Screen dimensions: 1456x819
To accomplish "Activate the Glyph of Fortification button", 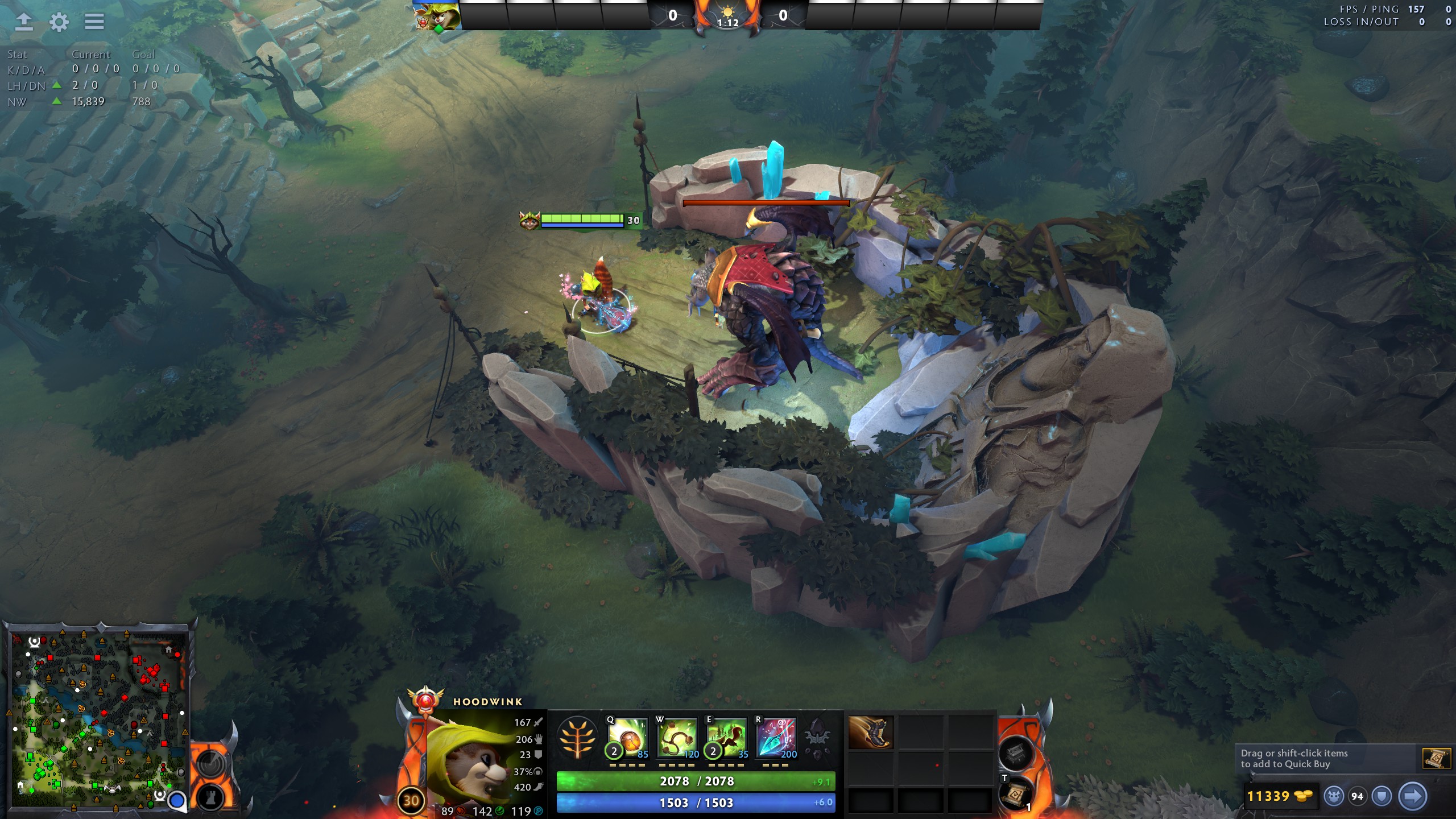I will point(209,798).
